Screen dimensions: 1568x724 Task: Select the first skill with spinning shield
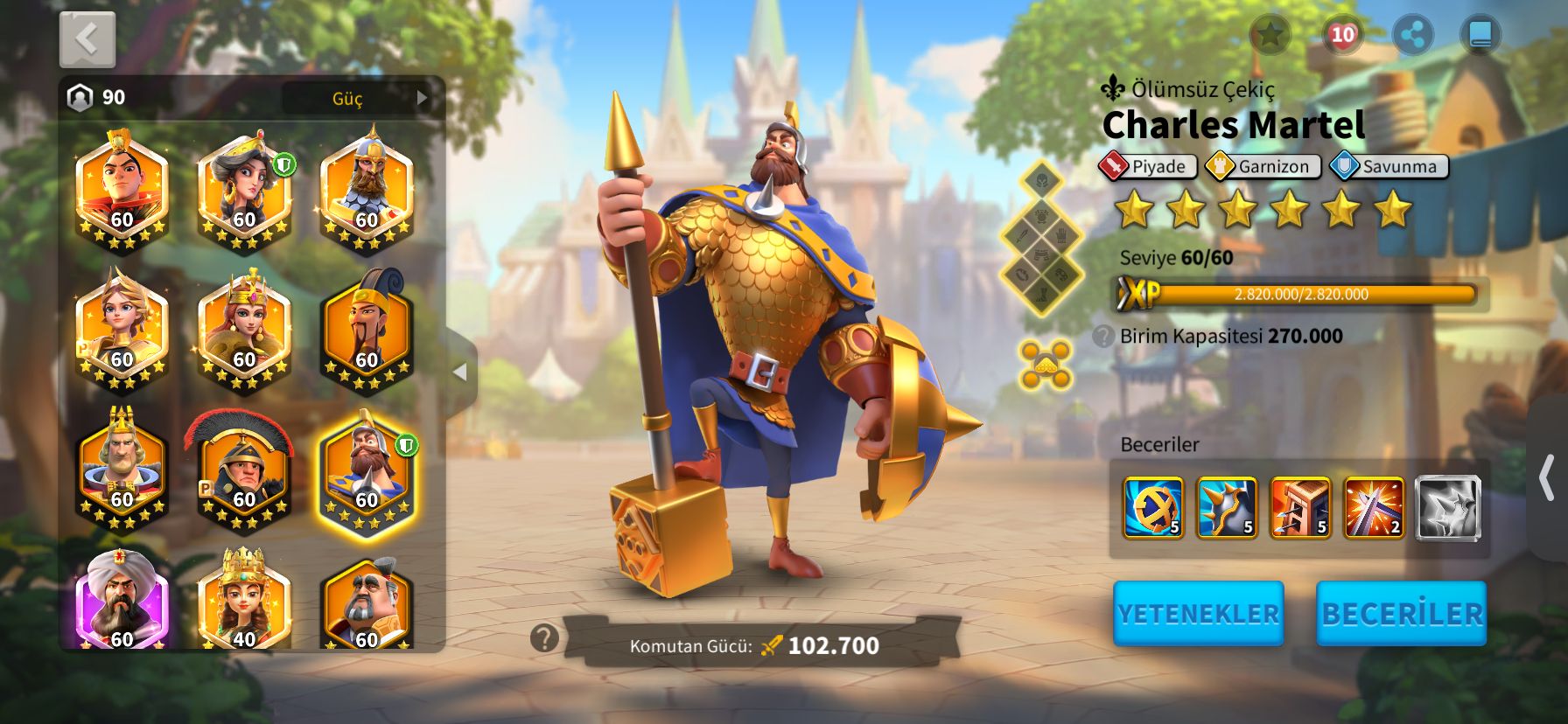[1153, 507]
